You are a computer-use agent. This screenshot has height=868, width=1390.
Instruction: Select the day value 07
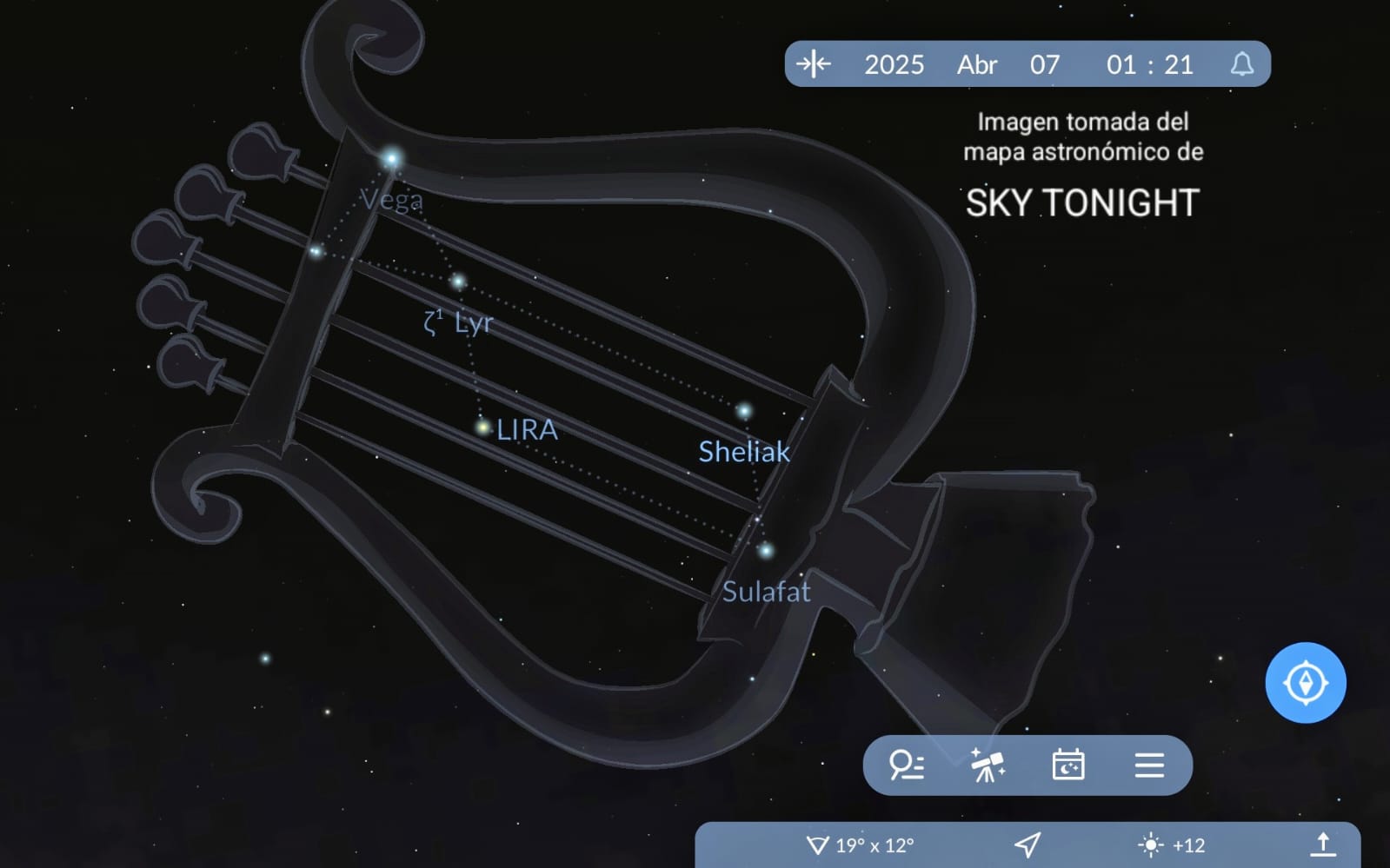(x=1044, y=64)
